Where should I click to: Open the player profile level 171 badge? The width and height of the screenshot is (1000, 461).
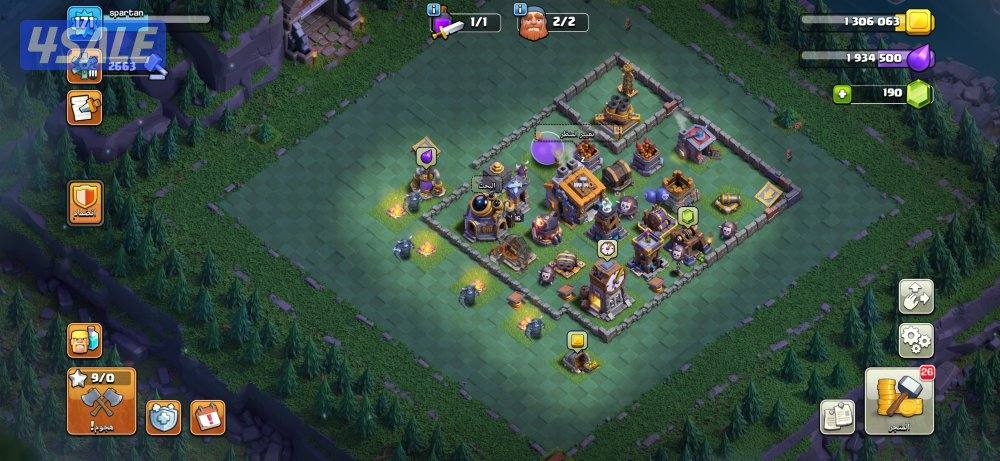point(84,21)
